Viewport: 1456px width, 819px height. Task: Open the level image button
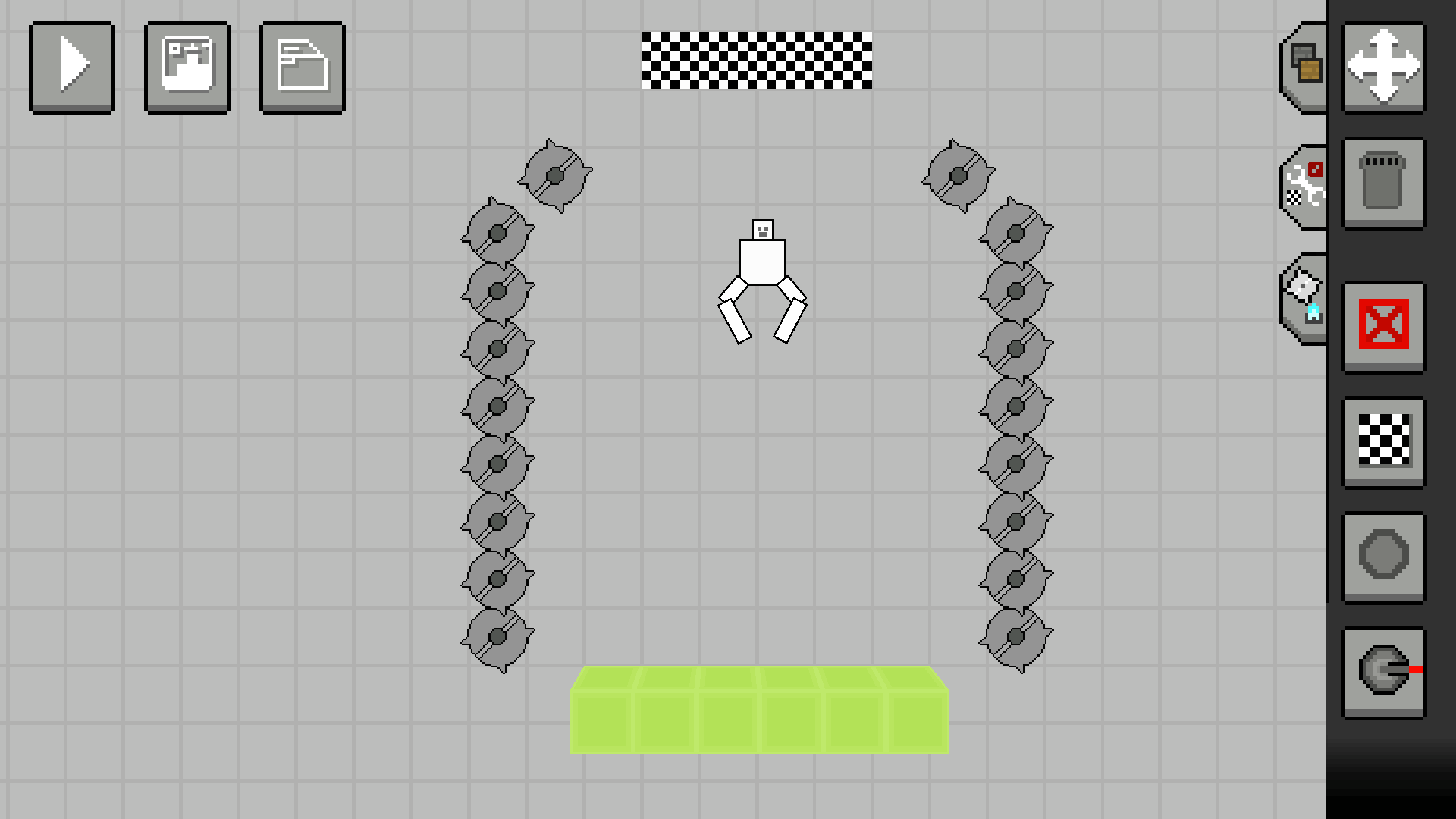pyautogui.click(x=187, y=67)
